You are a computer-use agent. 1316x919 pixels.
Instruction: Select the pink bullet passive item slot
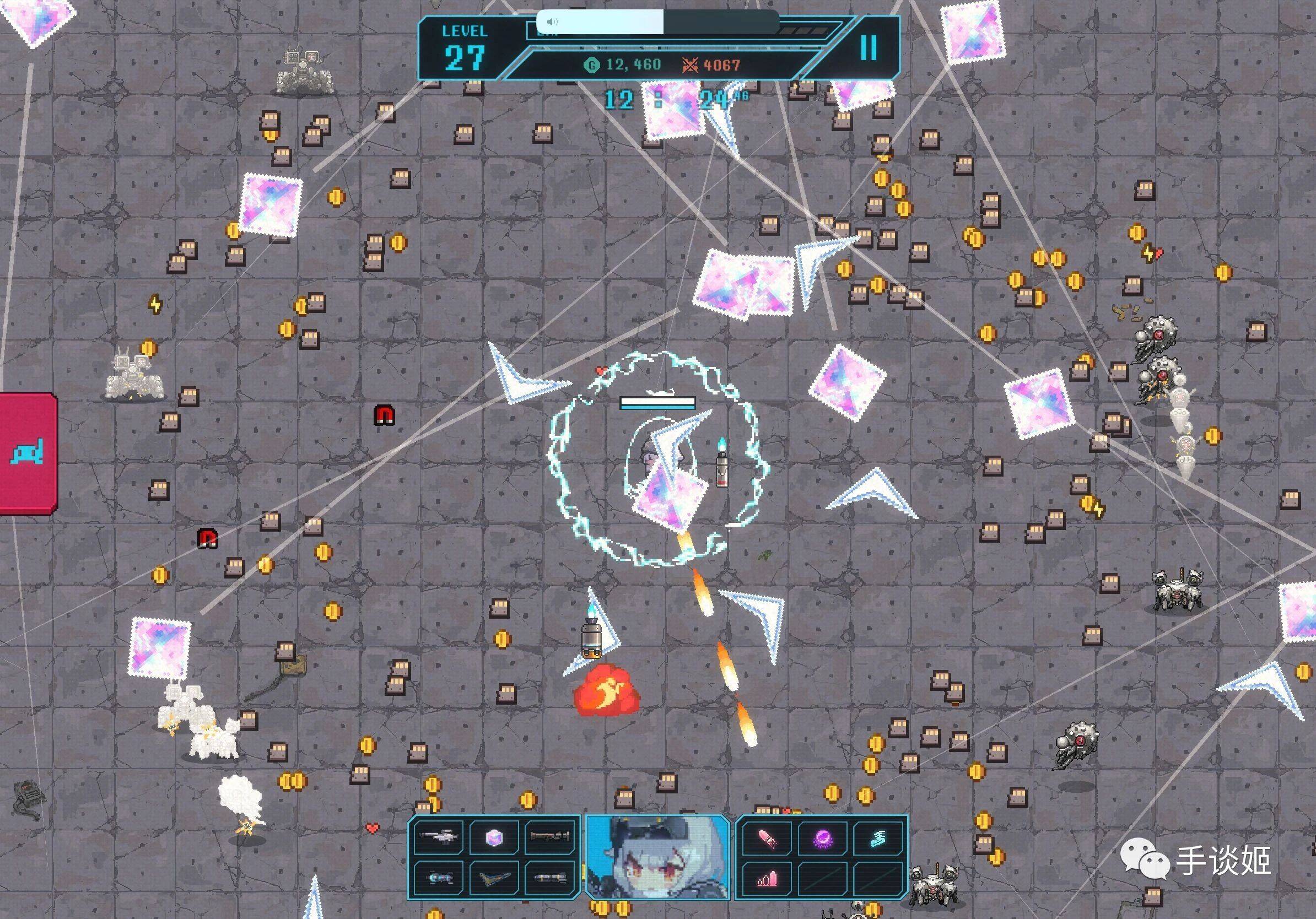coord(767,838)
